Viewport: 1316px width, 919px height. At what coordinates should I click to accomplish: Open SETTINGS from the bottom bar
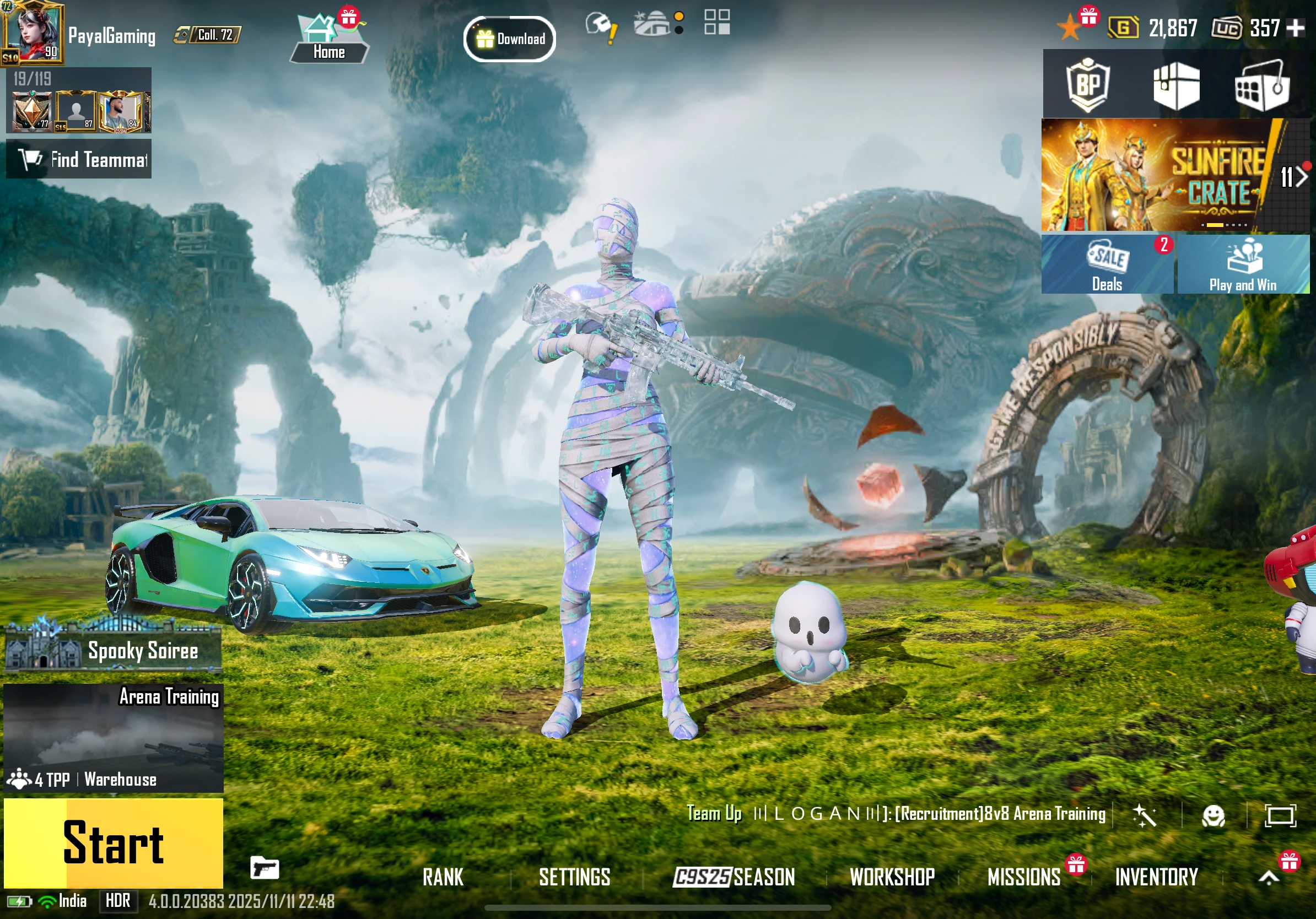coord(574,877)
